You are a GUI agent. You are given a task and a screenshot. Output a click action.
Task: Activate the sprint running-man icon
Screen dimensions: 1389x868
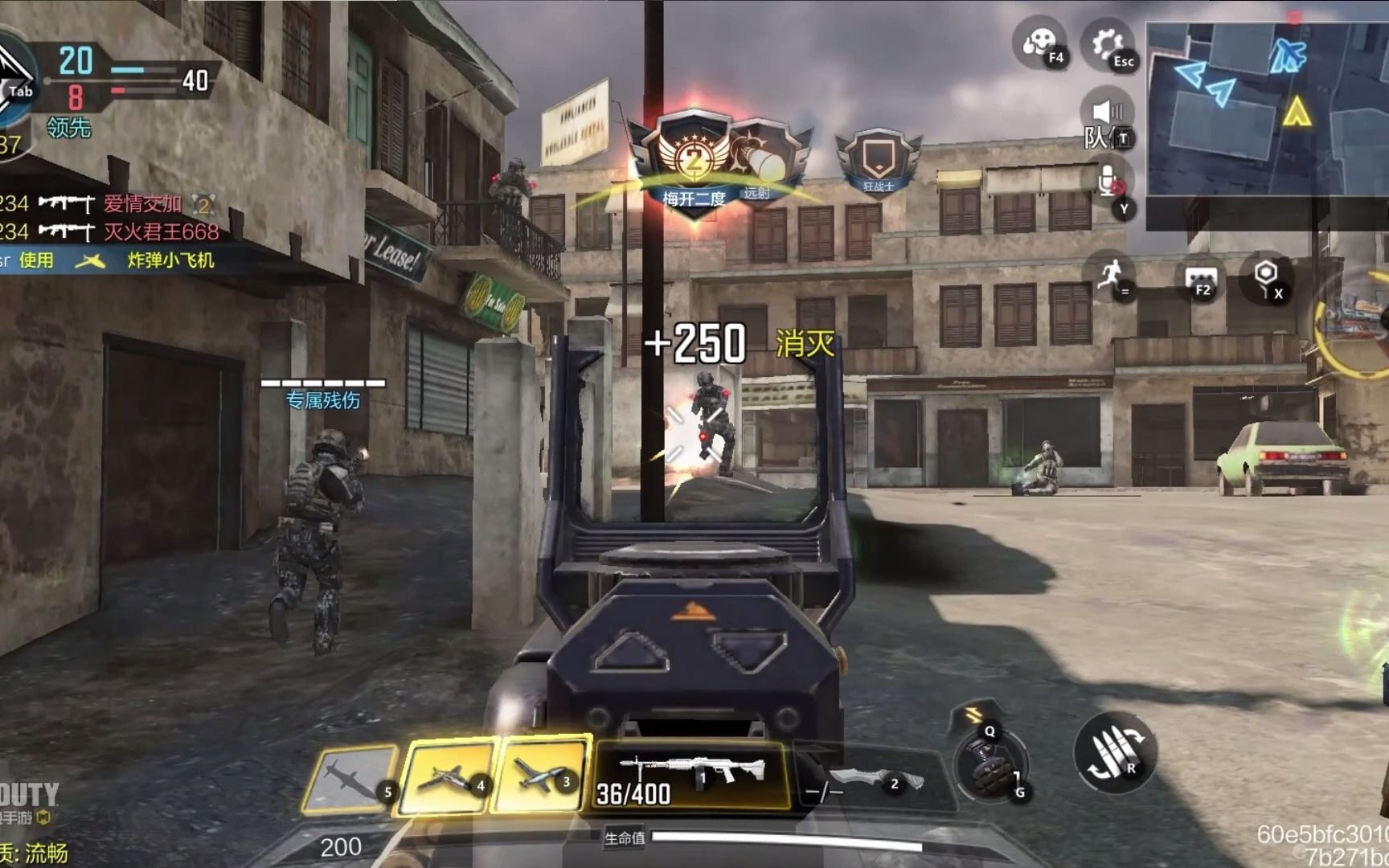[x=1110, y=276]
